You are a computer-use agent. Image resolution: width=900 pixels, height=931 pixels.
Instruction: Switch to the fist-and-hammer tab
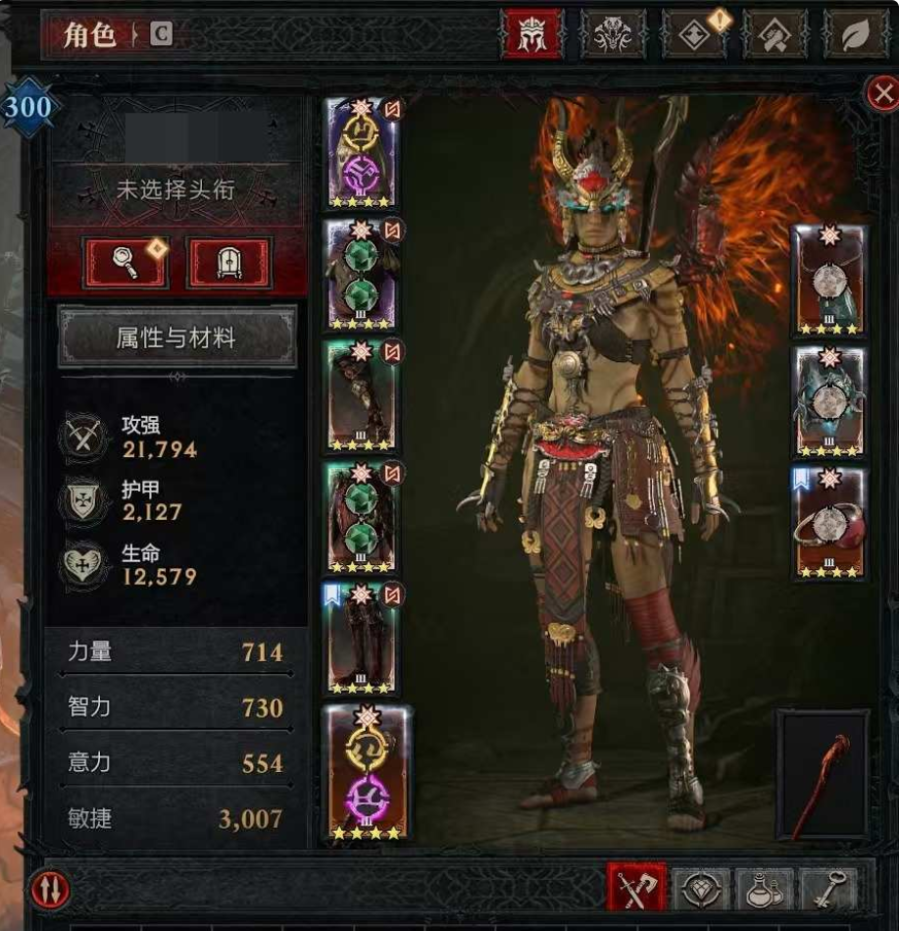point(774,36)
